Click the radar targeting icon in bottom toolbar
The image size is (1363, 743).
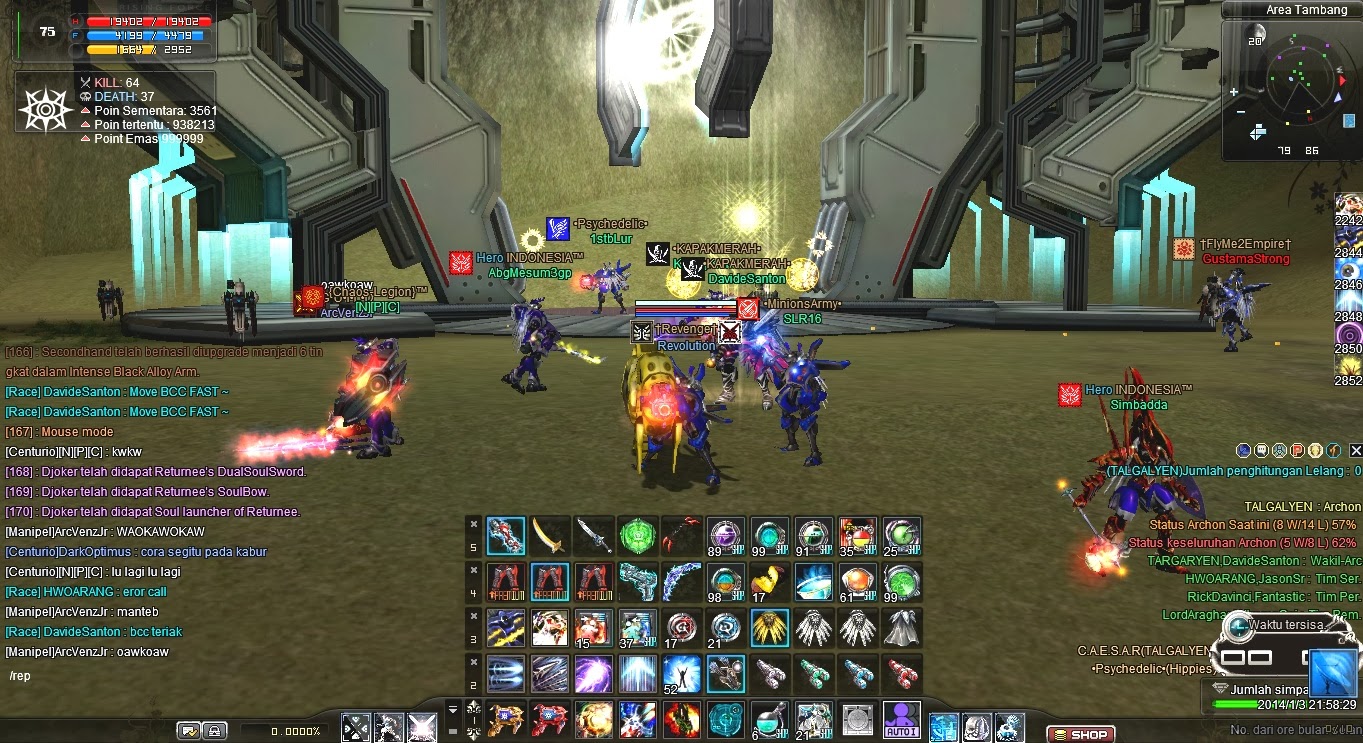(x=724, y=718)
